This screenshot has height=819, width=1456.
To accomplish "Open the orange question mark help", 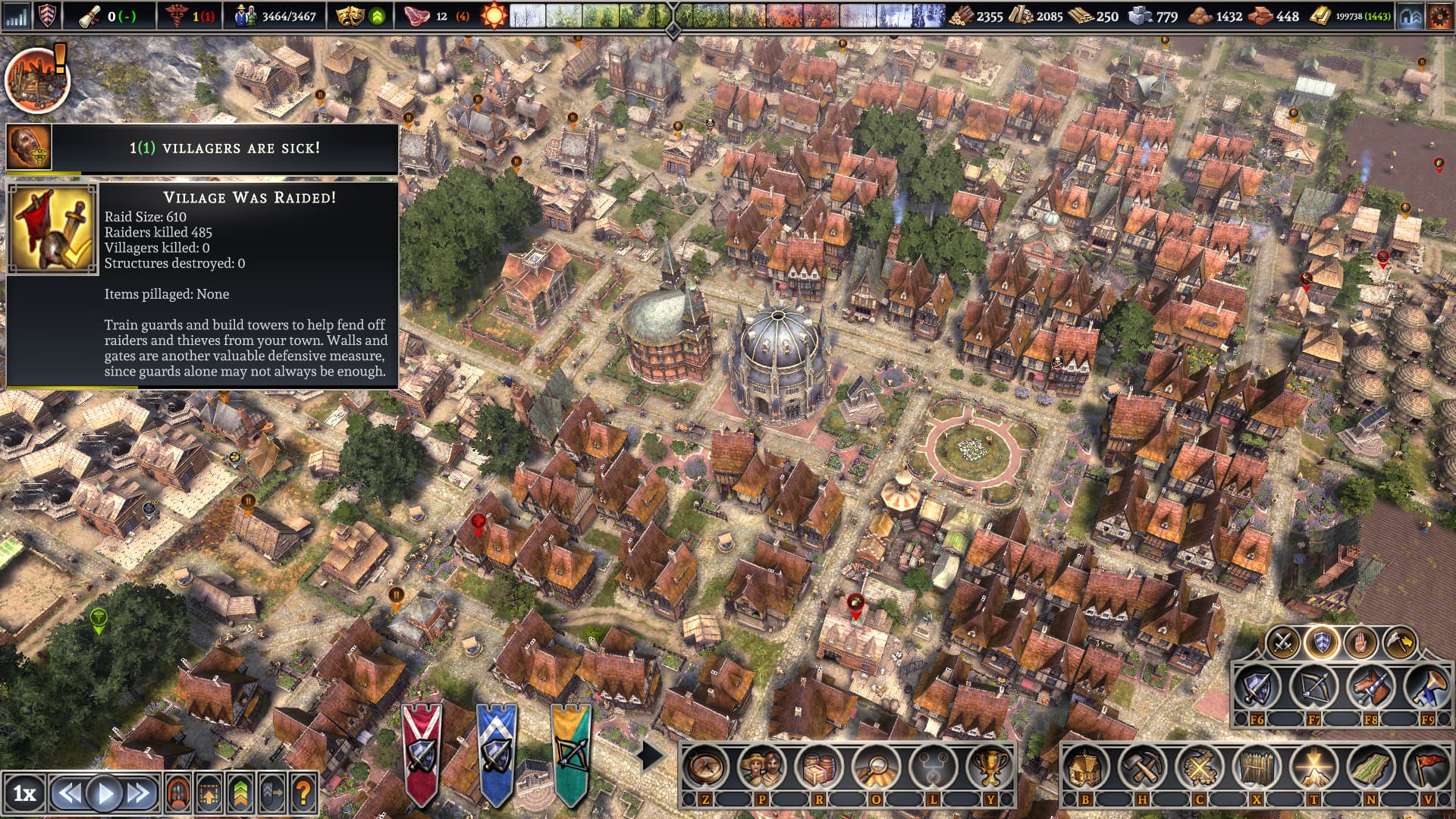I will tap(303, 793).
